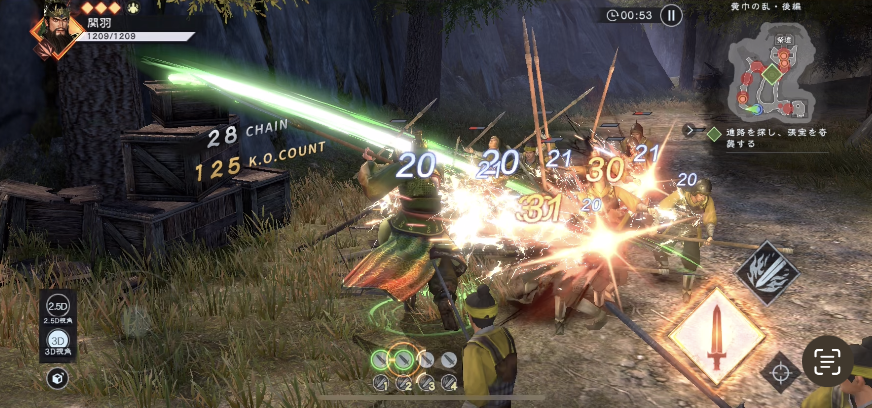Click the cube icon below view options
872x408 pixels.
coord(57,378)
